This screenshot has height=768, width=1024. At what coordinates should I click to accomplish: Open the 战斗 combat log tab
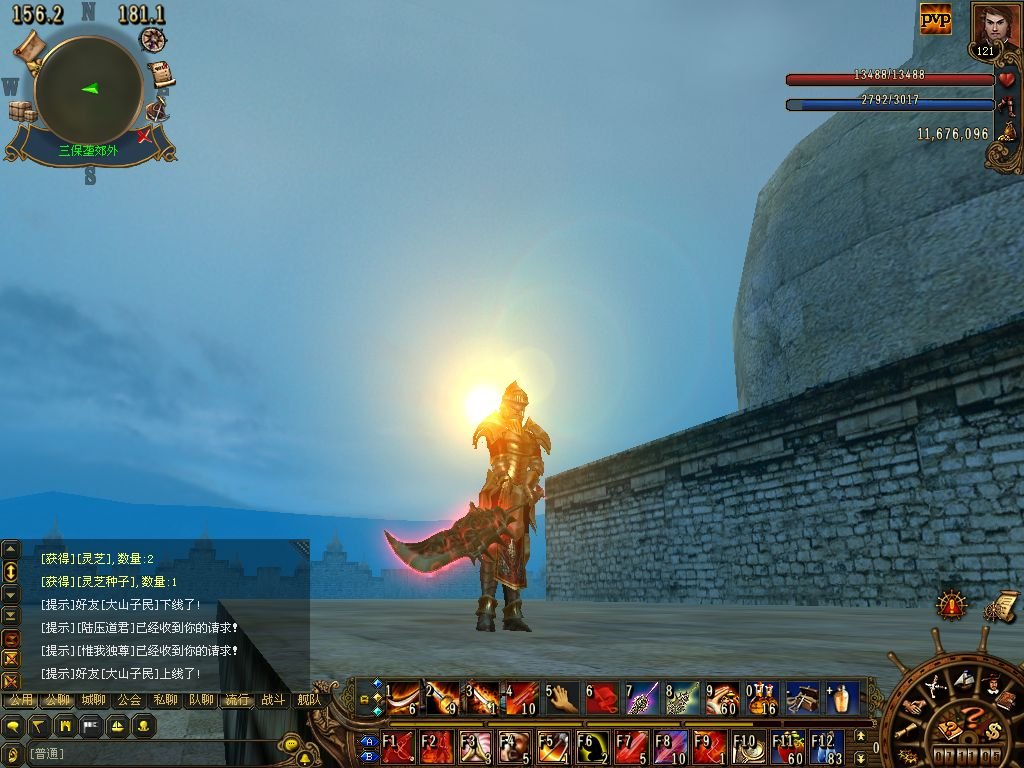tap(273, 700)
